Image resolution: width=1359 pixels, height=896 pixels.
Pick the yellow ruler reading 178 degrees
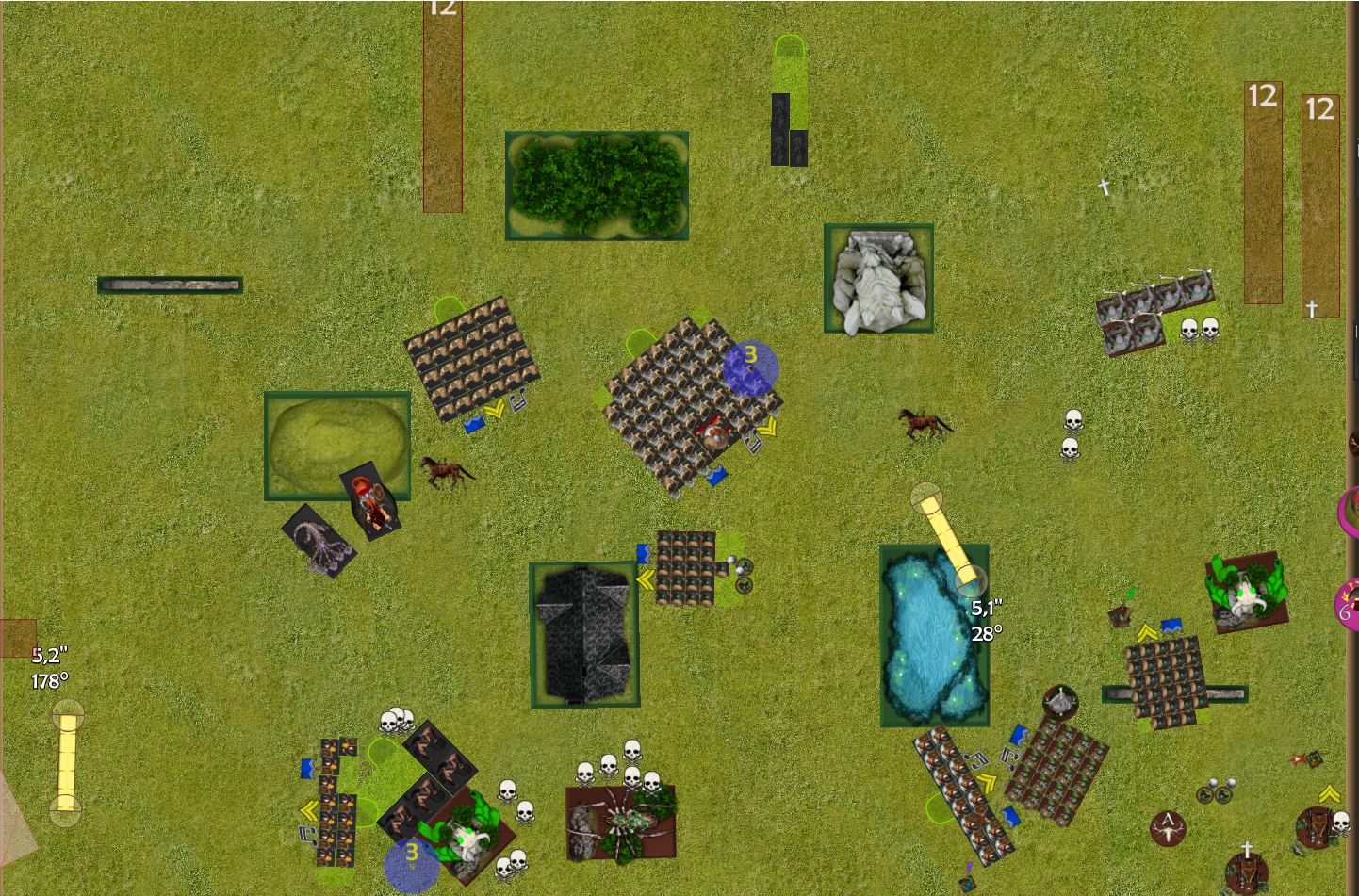[x=66, y=761]
